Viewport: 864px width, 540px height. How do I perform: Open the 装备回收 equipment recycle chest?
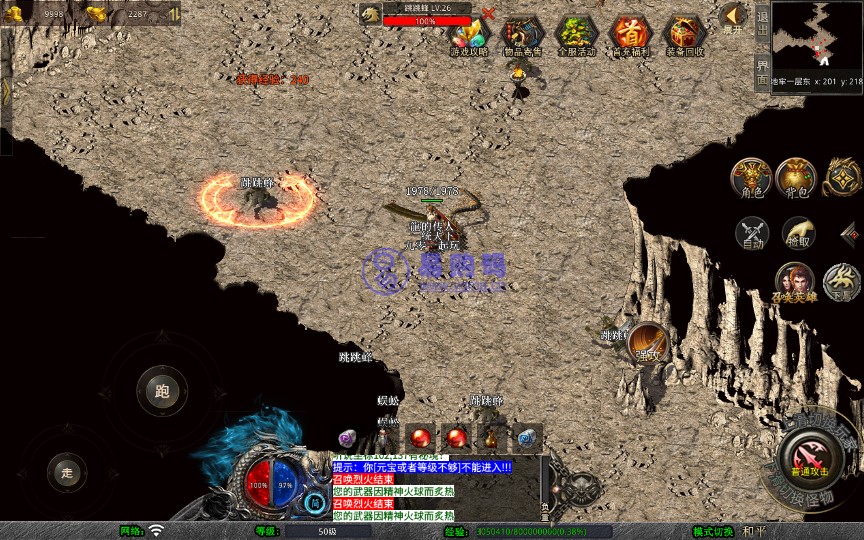685,34
